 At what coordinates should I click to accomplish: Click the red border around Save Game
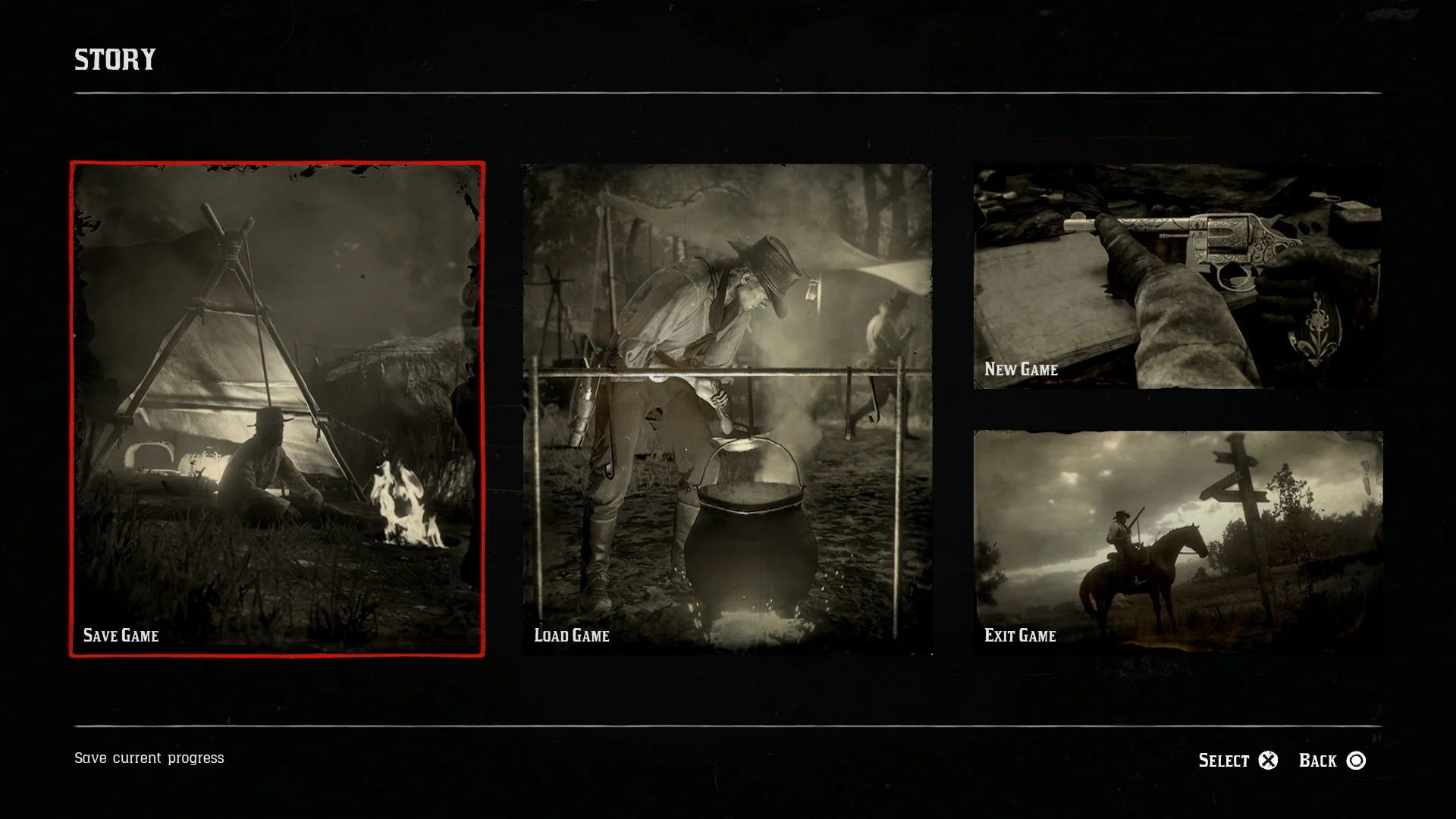[x=277, y=162]
